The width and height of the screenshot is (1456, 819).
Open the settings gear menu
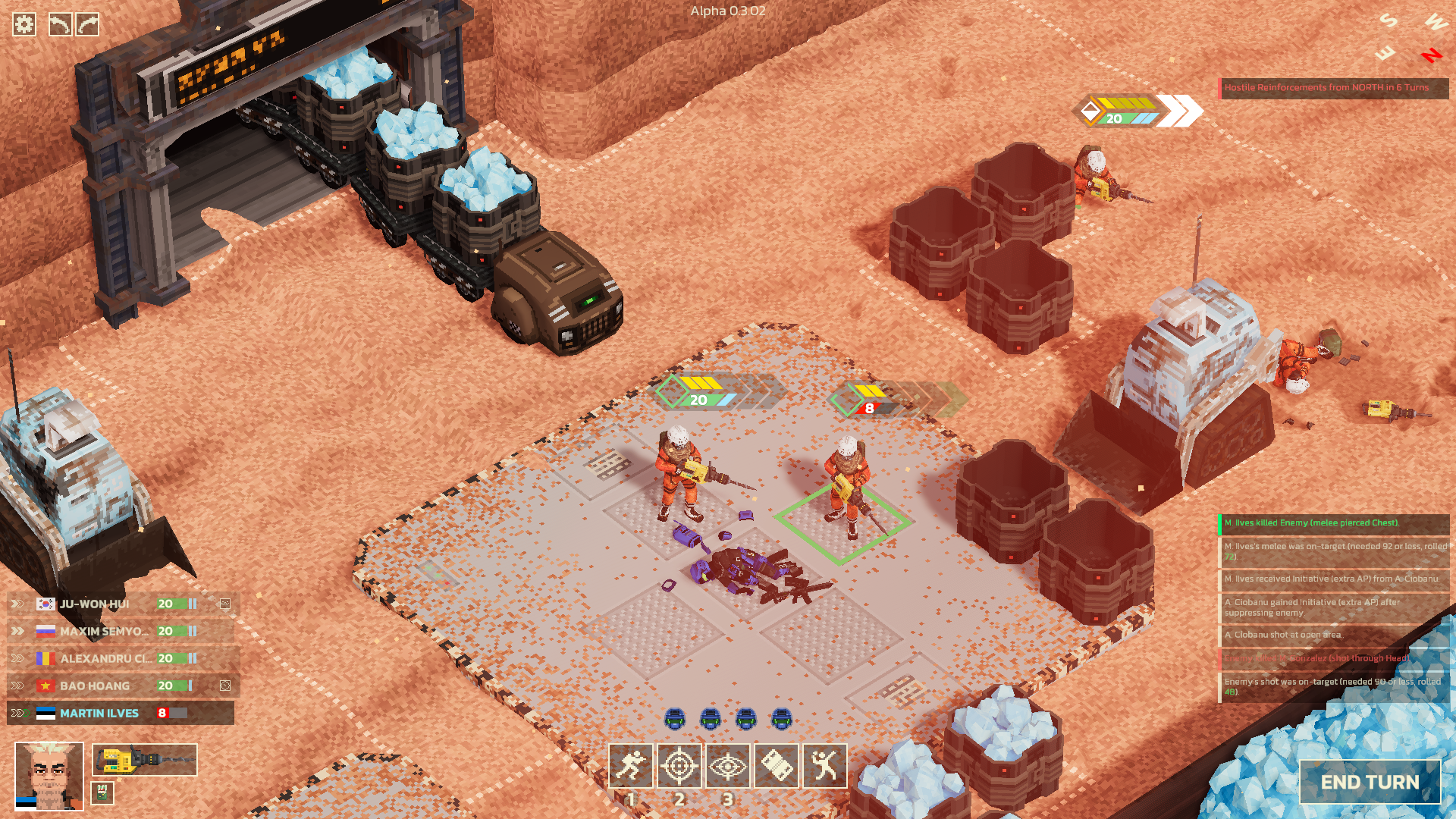(25, 25)
